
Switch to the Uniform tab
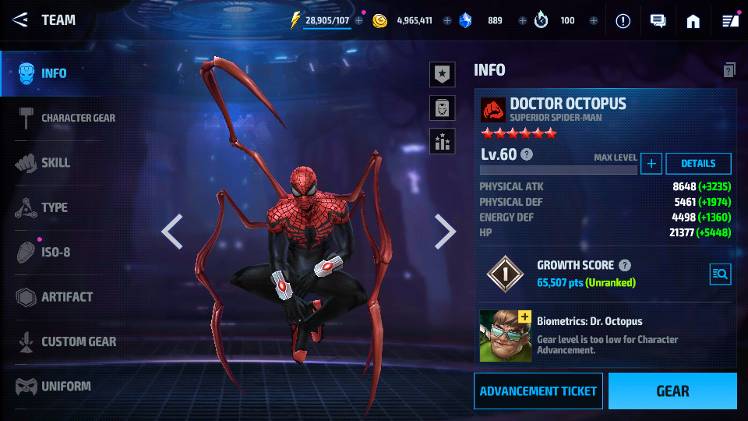[x=65, y=386]
